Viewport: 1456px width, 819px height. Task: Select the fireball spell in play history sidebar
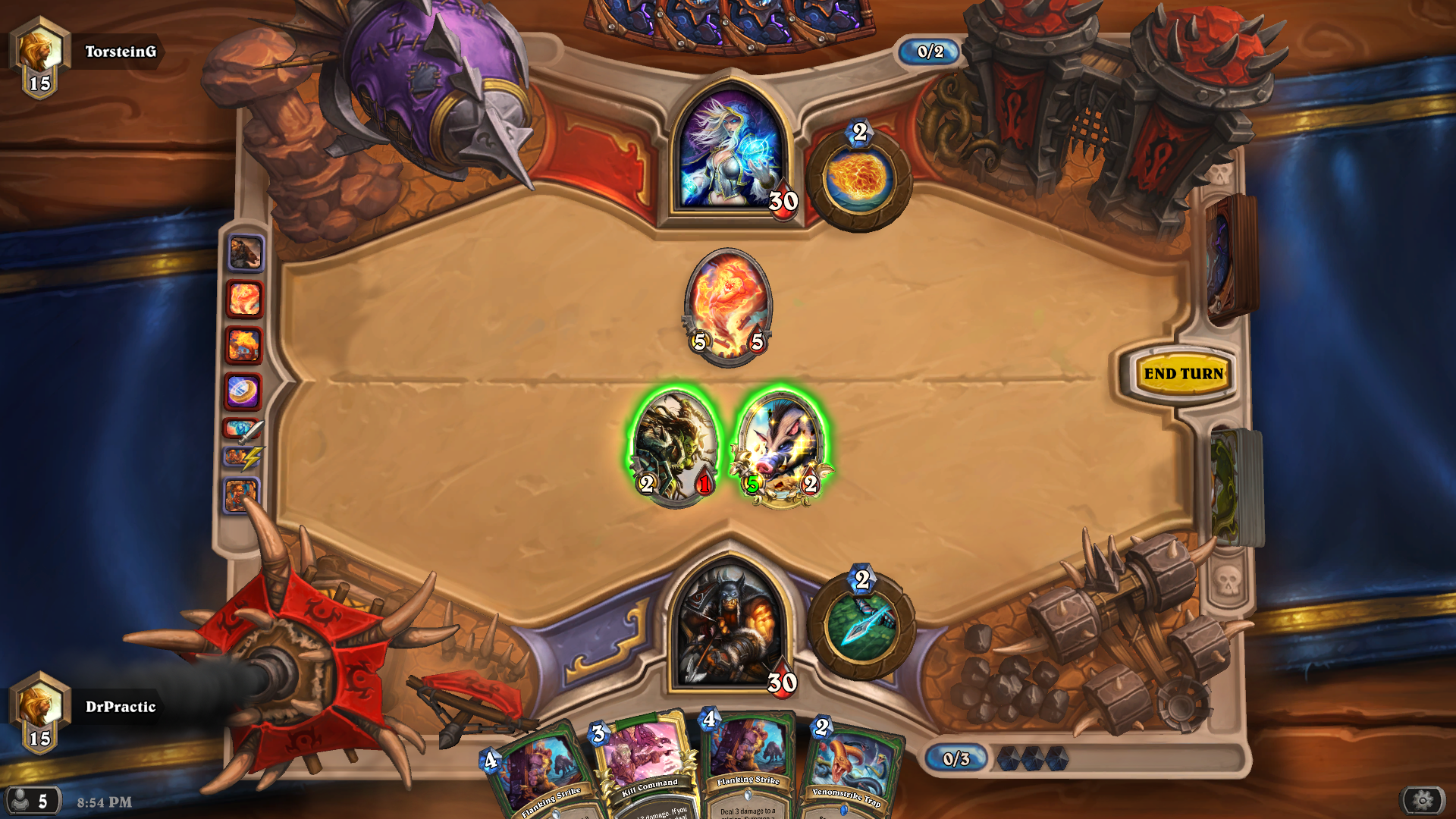[244, 296]
